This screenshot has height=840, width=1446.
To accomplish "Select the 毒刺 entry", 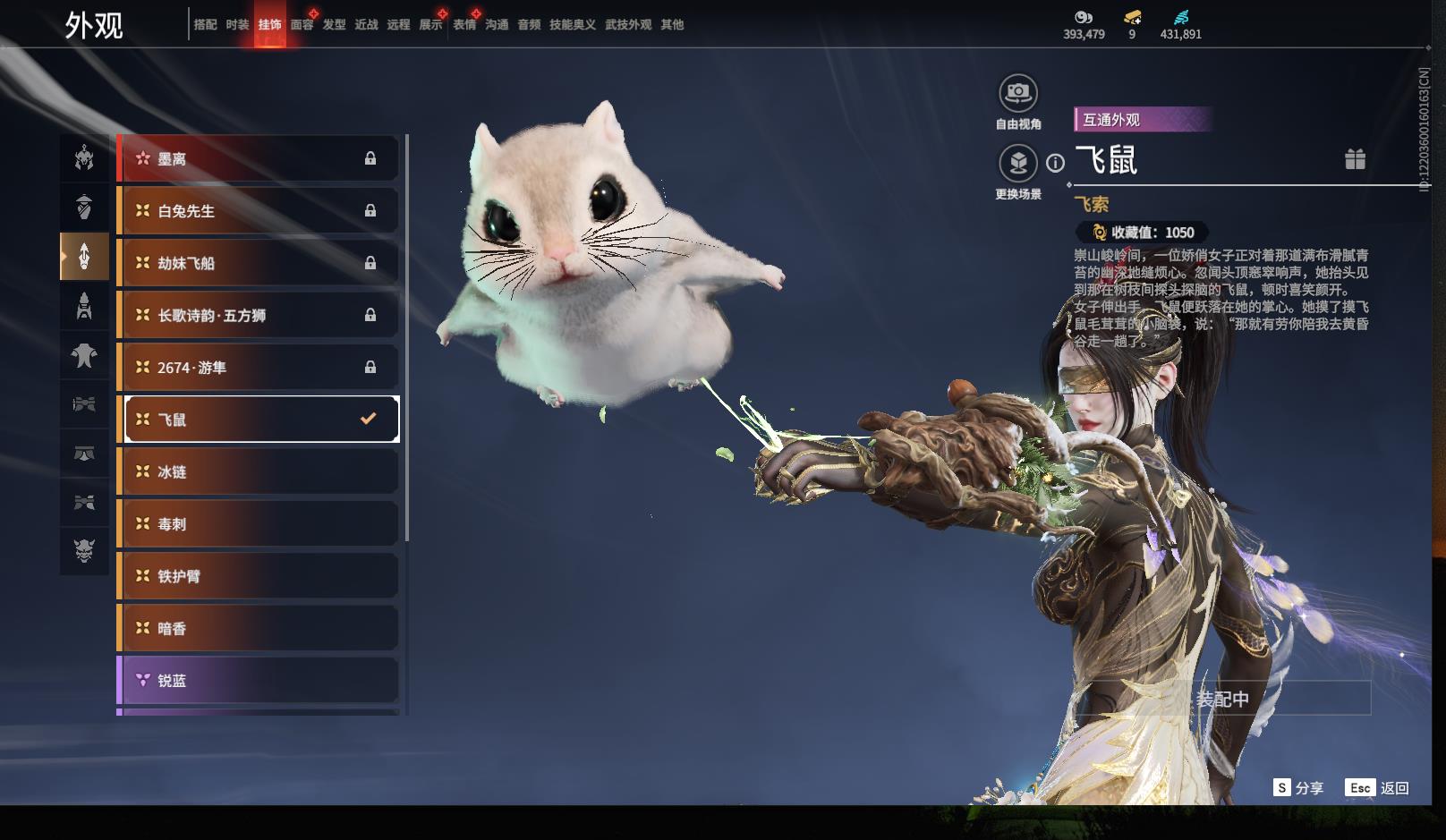I will pyautogui.click(x=258, y=524).
